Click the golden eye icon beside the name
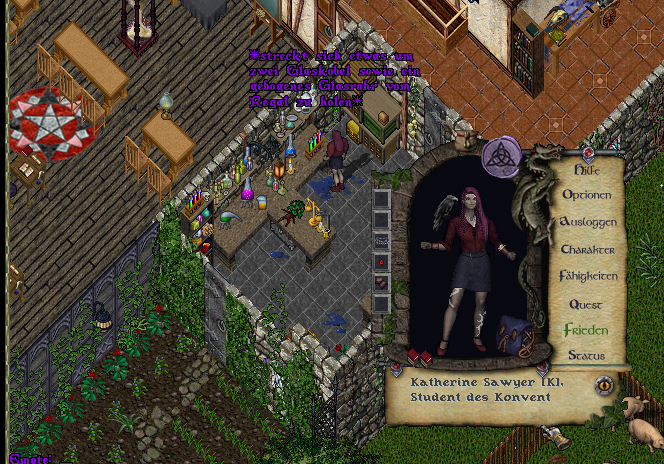 (x=603, y=384)
